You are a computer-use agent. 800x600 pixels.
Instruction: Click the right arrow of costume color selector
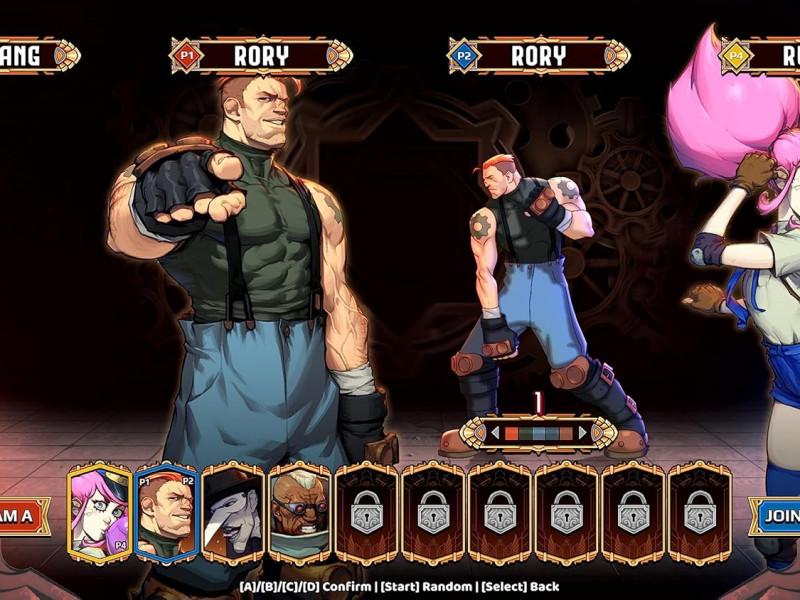584,433
